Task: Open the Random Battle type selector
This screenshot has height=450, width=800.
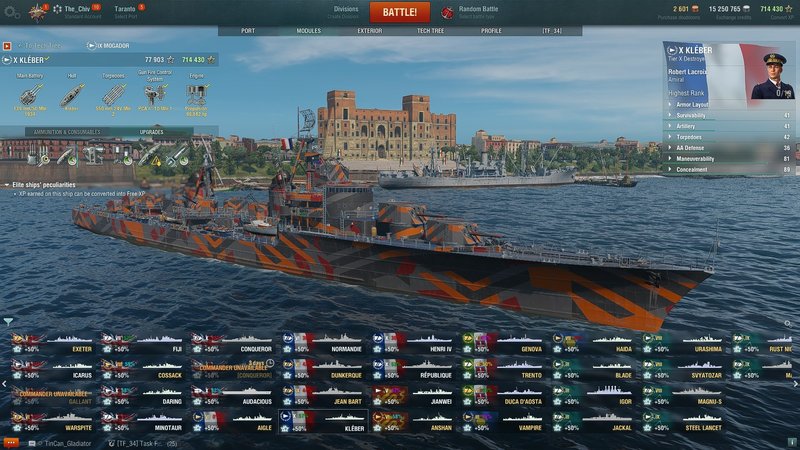Action: pos(478,11)
